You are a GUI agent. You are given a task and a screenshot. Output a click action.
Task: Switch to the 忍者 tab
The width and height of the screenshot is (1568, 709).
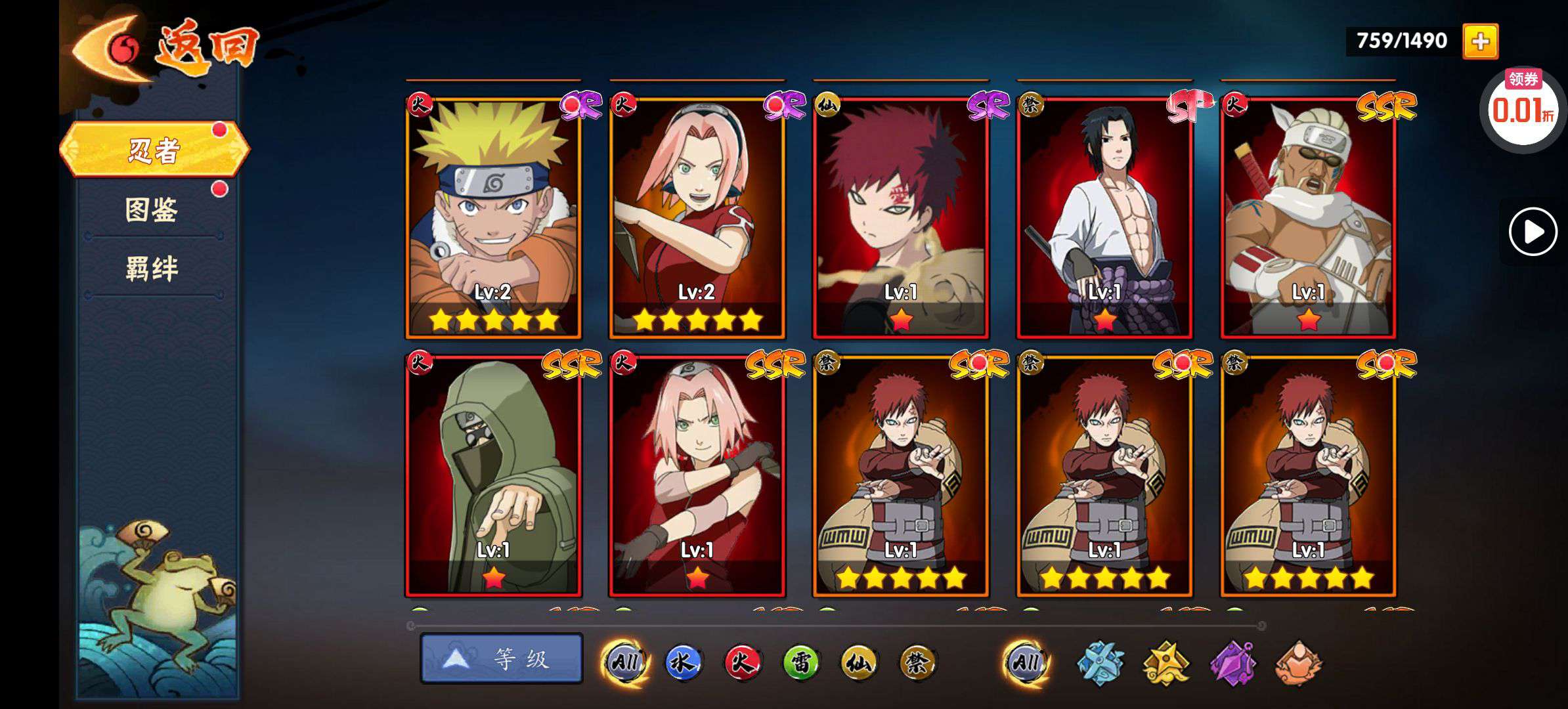coord(154,150)
